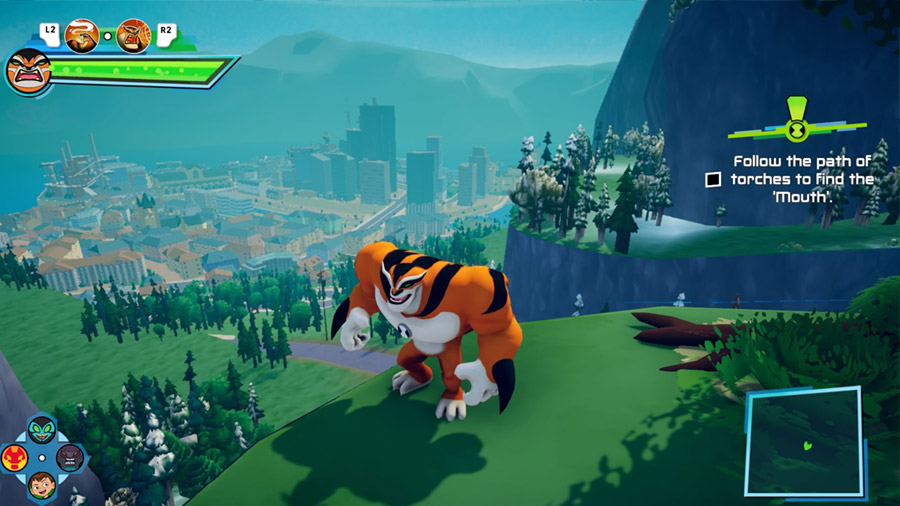Switch to the gray stone-faced alien
Screen dimensions: 900x506
coord(69,458)
